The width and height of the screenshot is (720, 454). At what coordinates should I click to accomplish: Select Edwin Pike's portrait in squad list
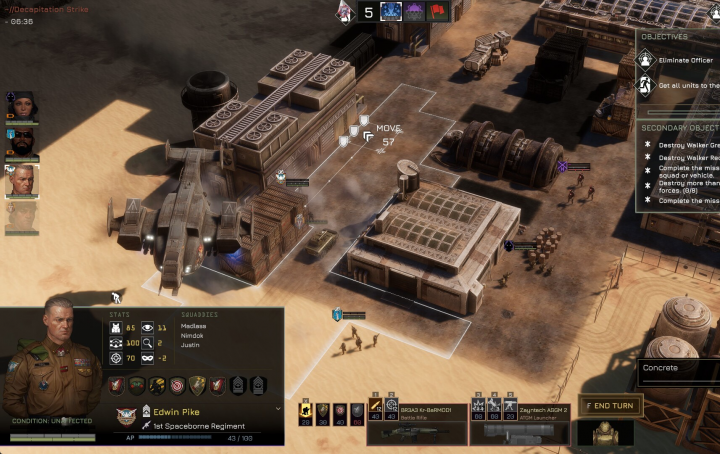pos(22,181)
